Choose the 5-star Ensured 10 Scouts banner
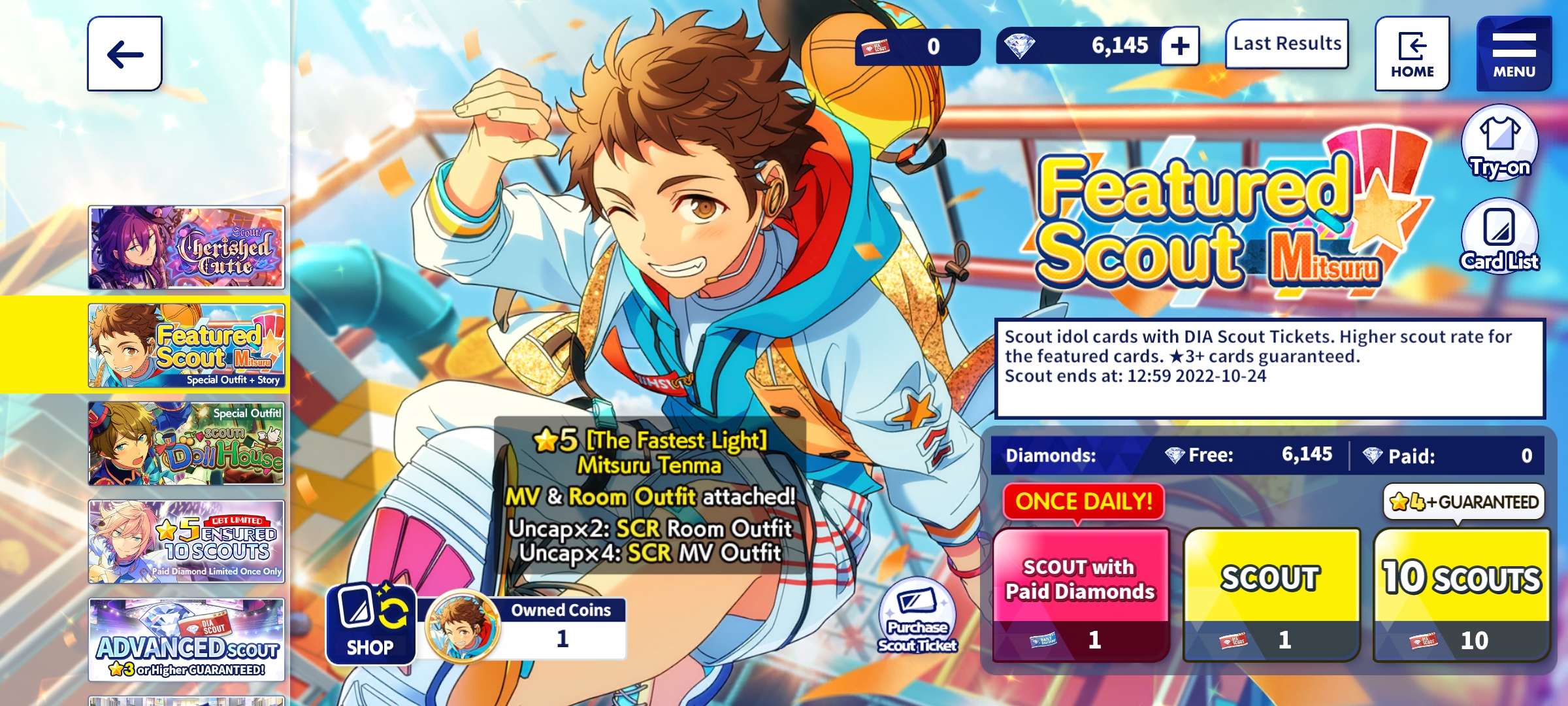The image size is (1568, 706). coord(187,542)
